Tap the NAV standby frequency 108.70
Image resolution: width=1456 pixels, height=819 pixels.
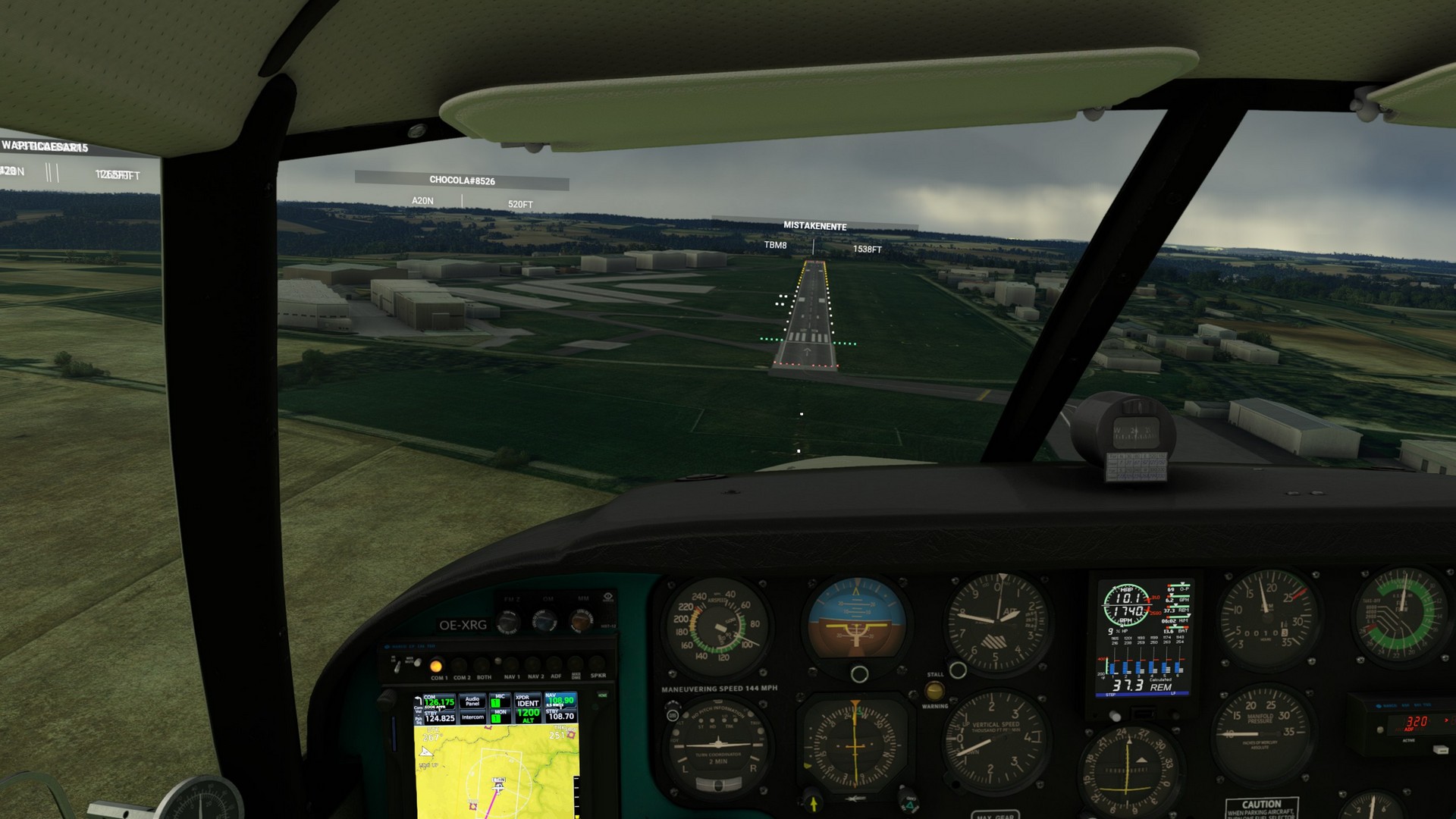coord(561,716)
